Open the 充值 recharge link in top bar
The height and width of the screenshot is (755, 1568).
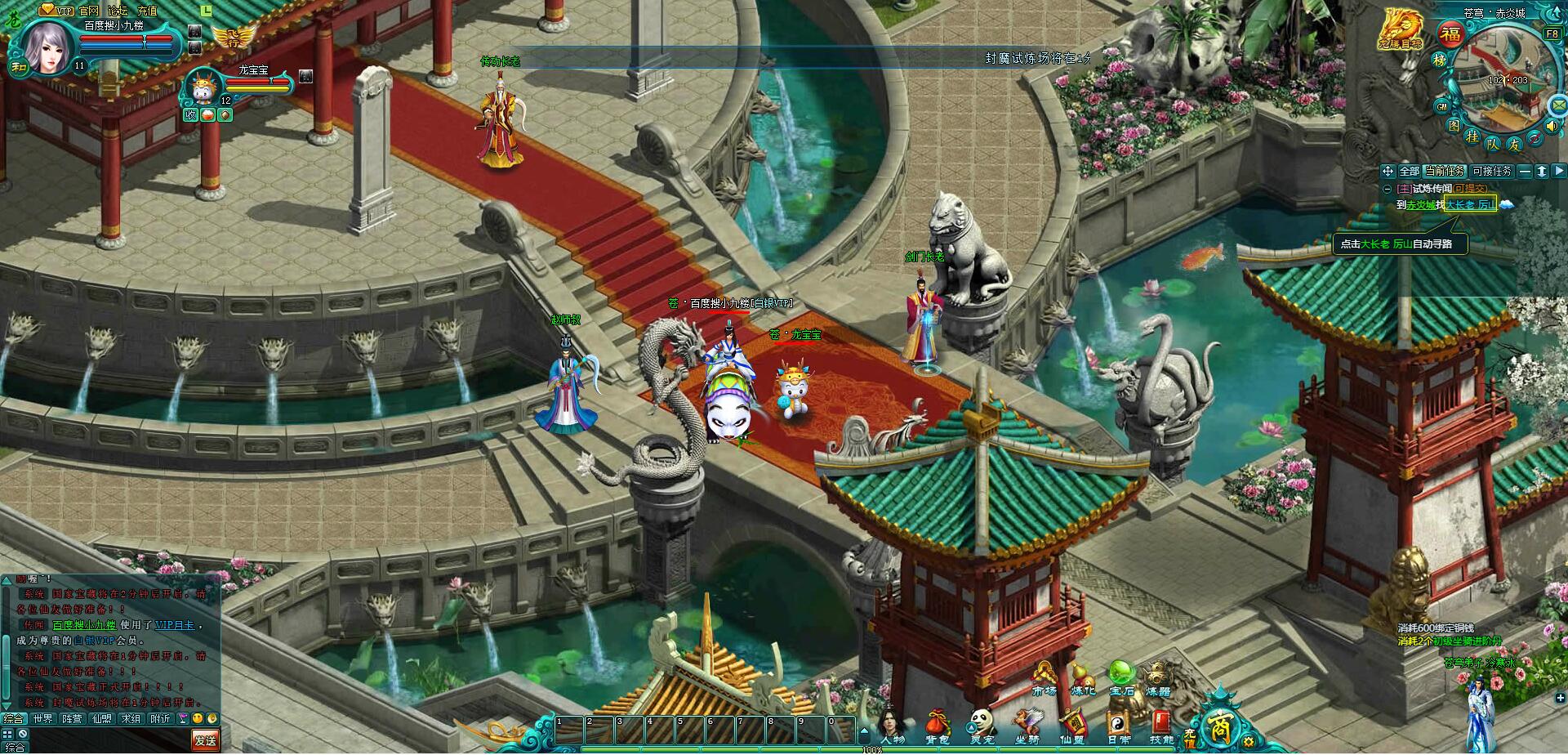[147, 11]
